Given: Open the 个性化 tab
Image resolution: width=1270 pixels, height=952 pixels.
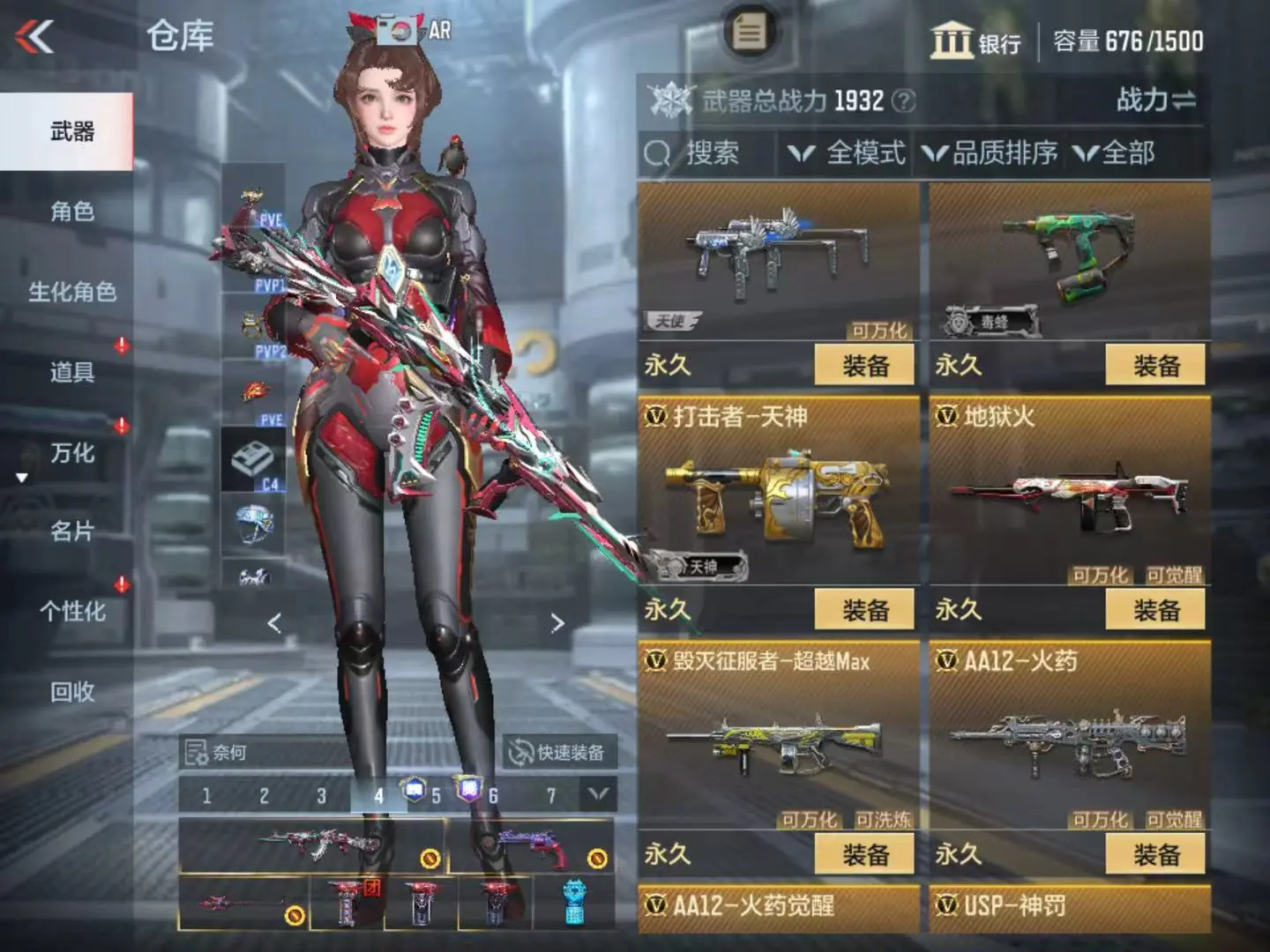Looking at the screenshot, I should pyautogui.click(x=71, y=612).
